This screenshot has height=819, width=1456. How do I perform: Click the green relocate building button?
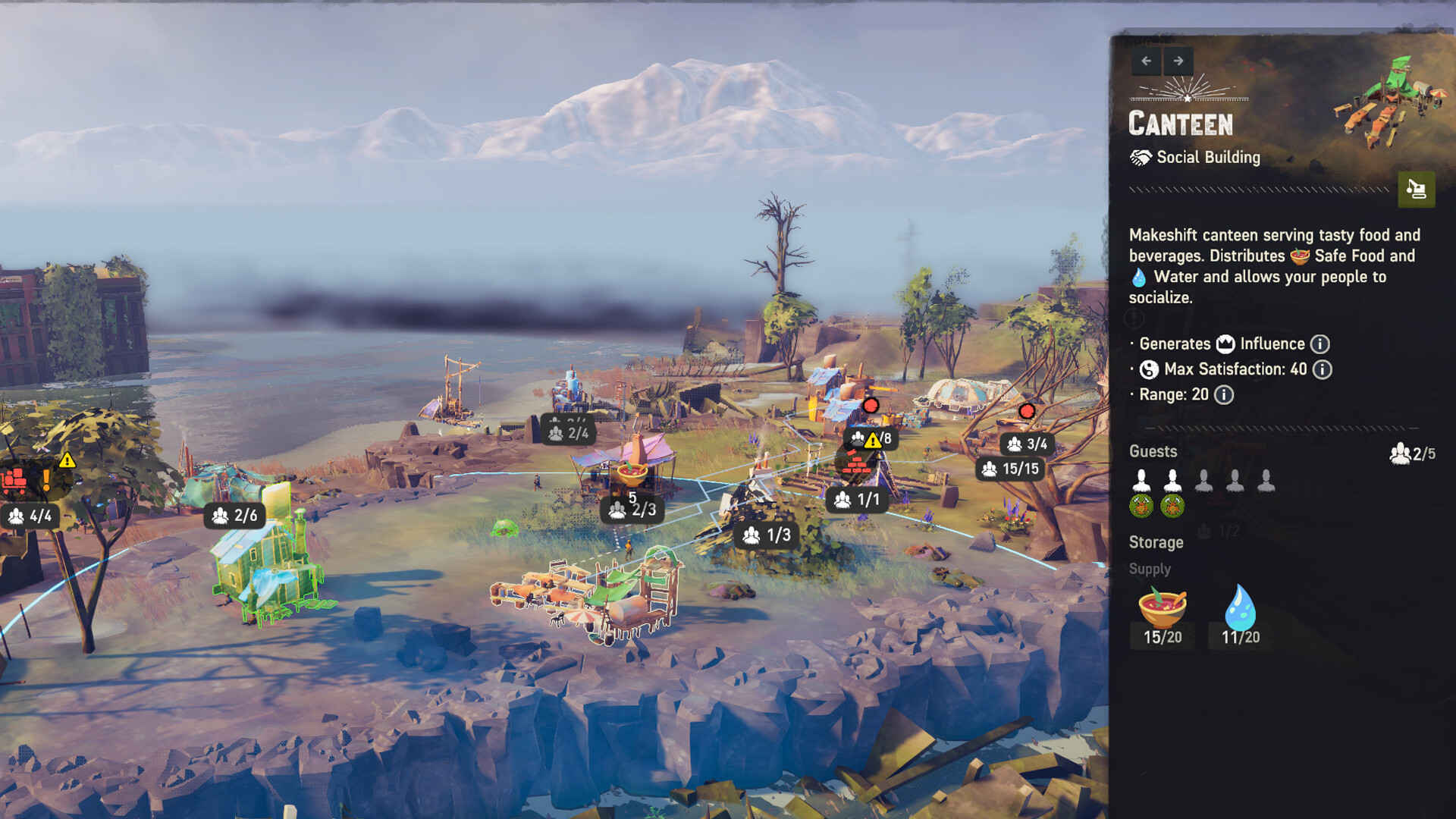[1416, 190]
